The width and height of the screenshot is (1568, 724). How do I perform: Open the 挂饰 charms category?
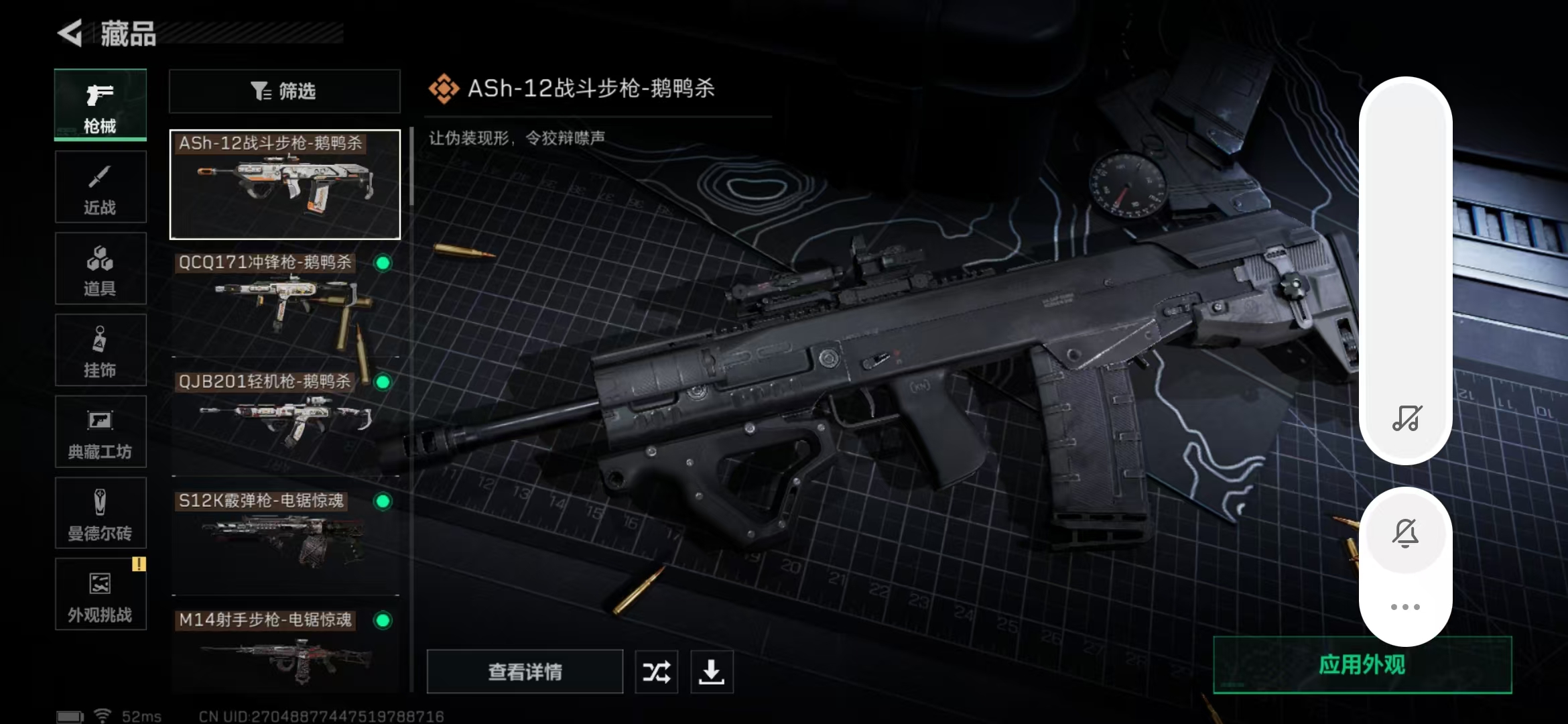[100, 350]
